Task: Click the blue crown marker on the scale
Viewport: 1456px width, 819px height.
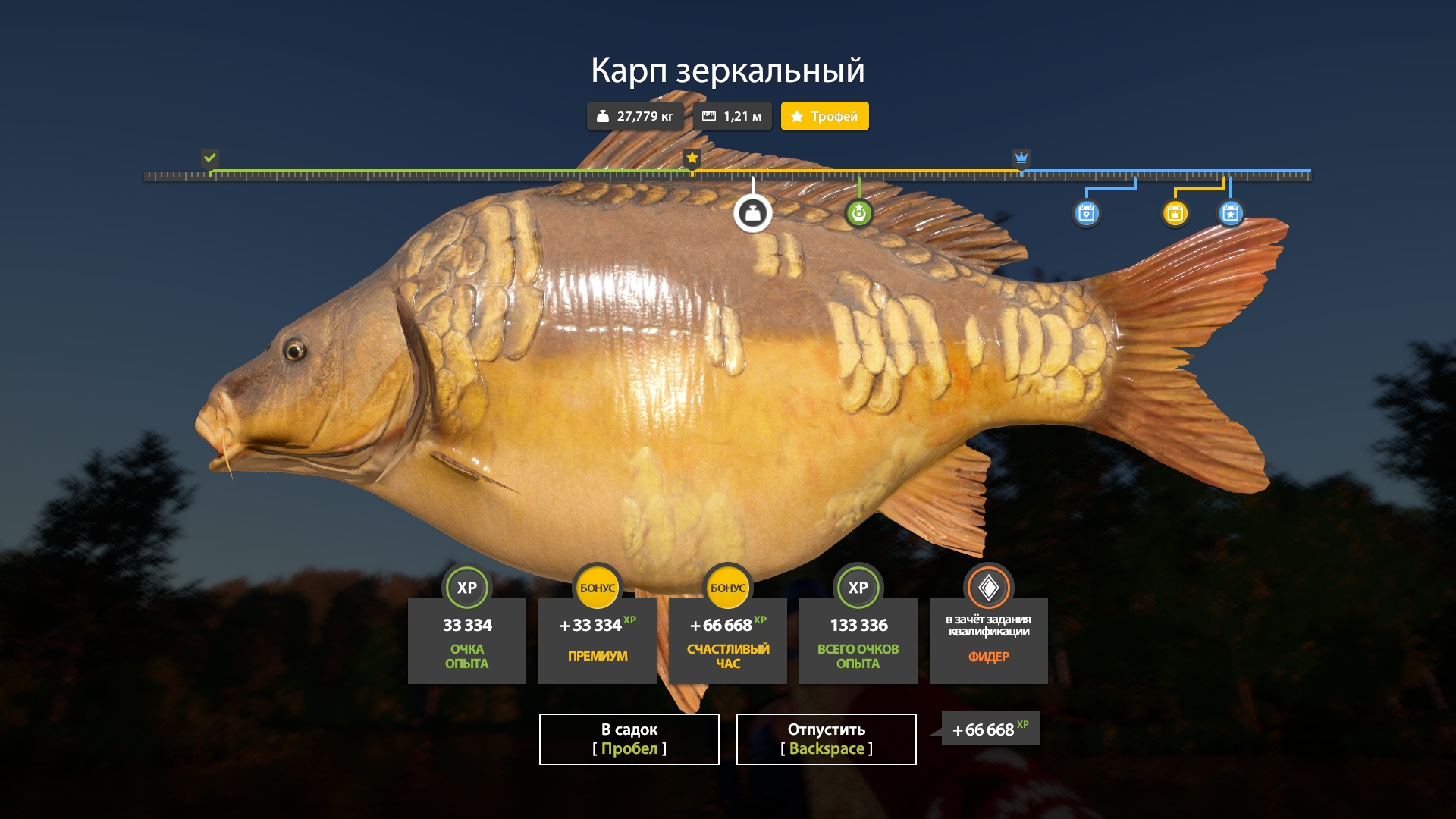Action: coord(1021,158)
